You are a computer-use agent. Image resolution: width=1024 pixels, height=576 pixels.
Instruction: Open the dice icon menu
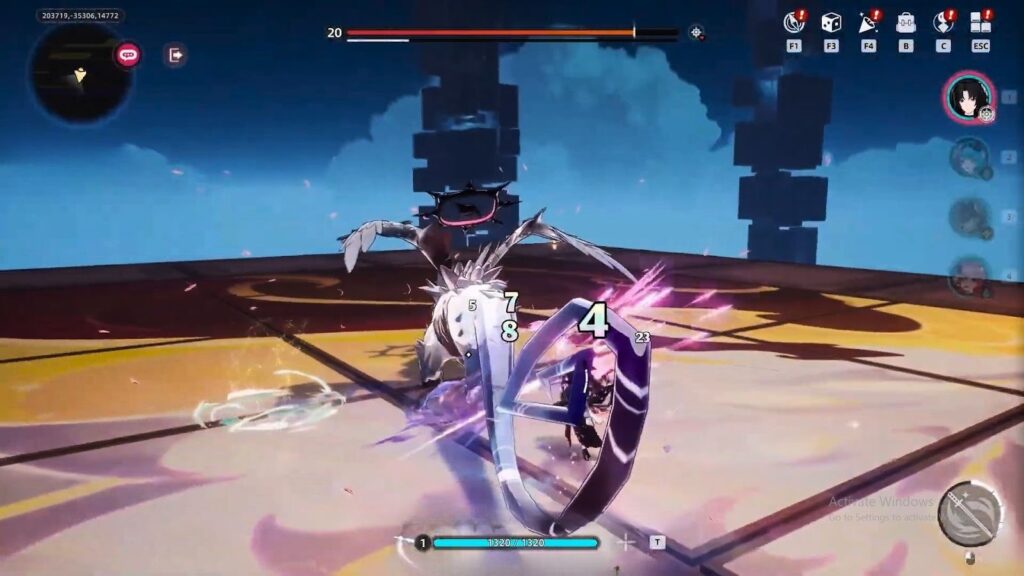(831, 23)
